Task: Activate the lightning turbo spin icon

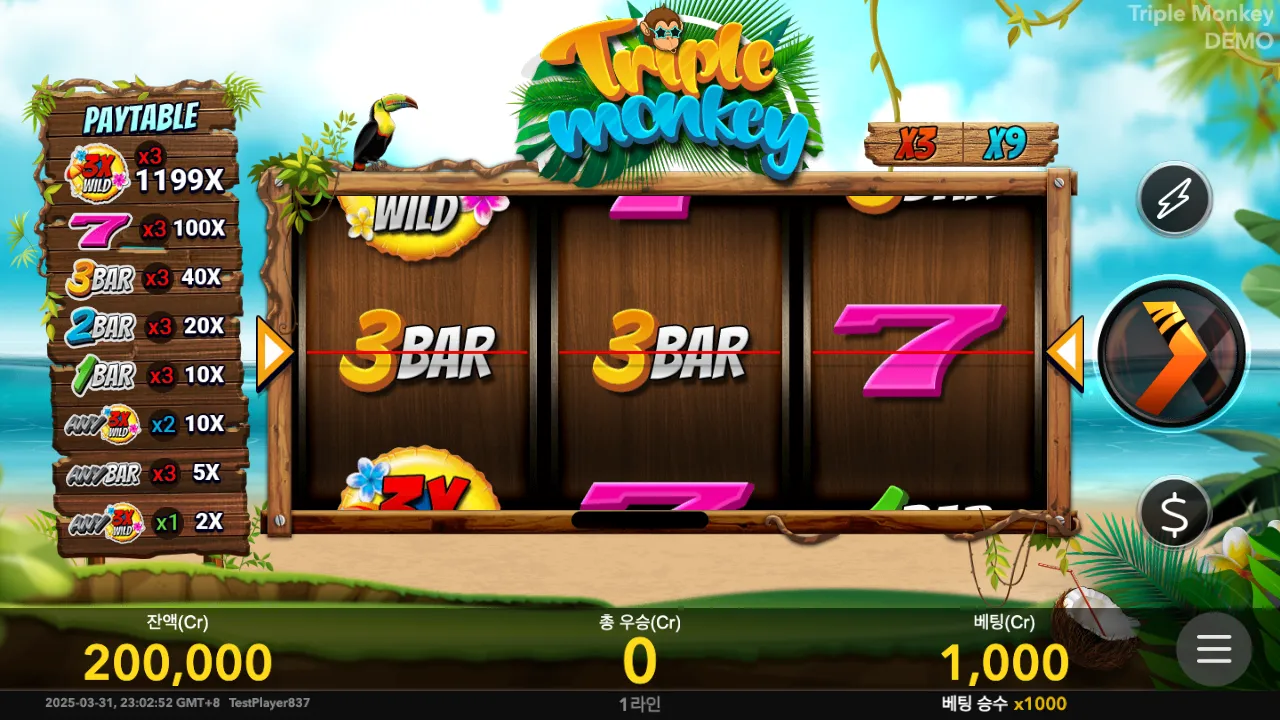Action: tap(1174, 197)
